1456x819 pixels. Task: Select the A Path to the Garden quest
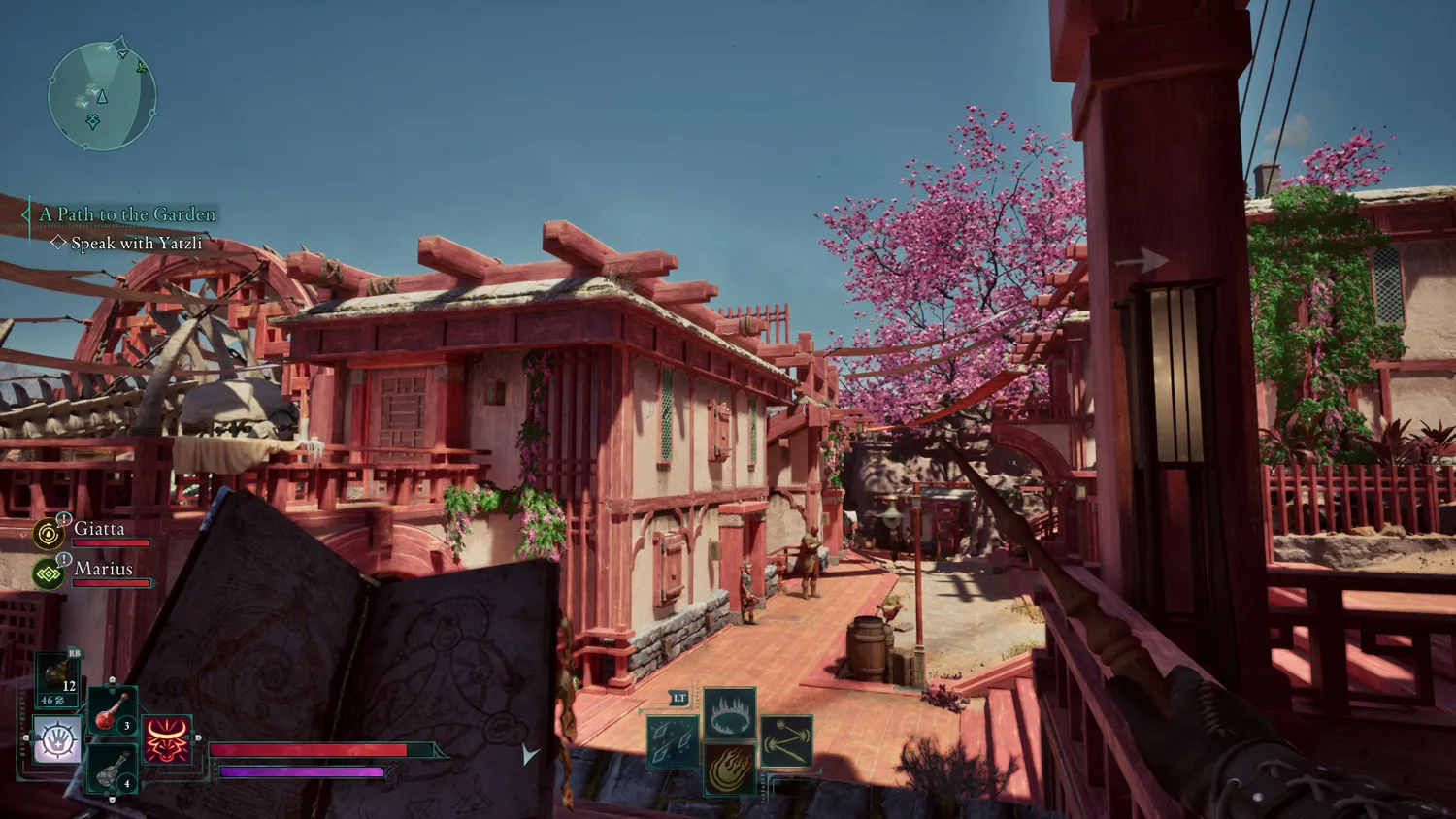[x=127, y=214]
